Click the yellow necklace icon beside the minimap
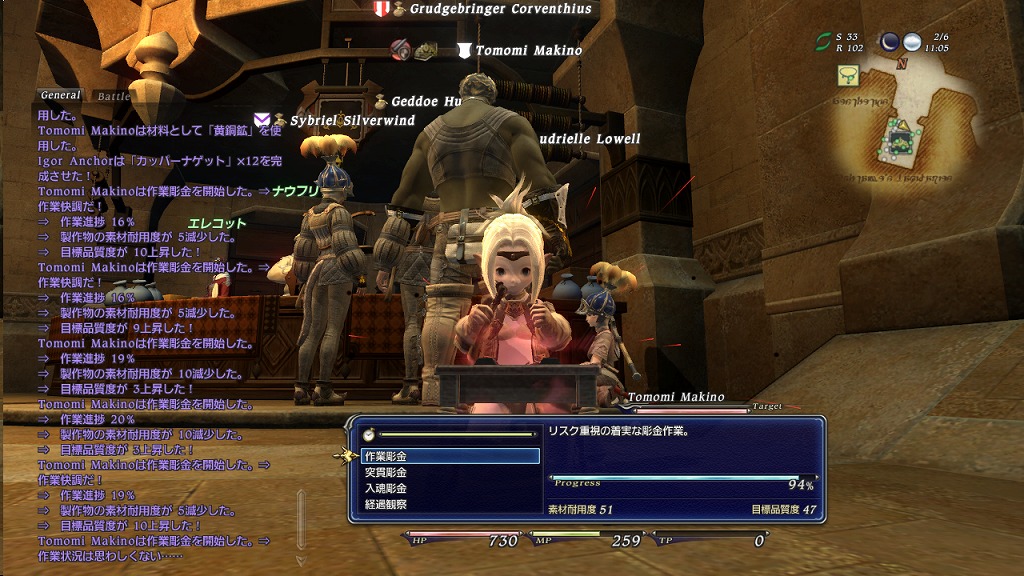The height and width of the screenshot is (576, 1024). 849,74
